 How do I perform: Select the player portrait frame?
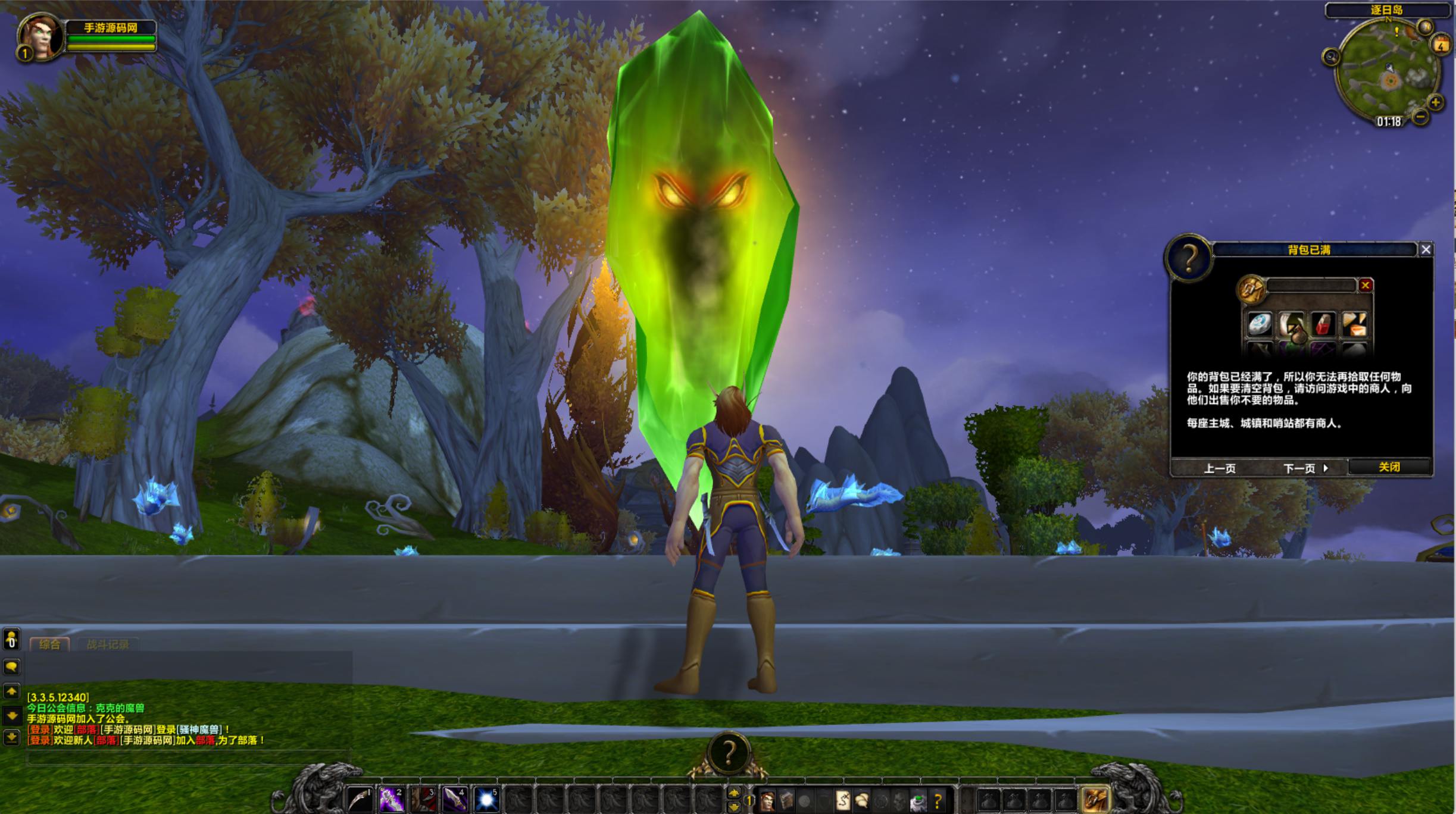click(40, 37)
